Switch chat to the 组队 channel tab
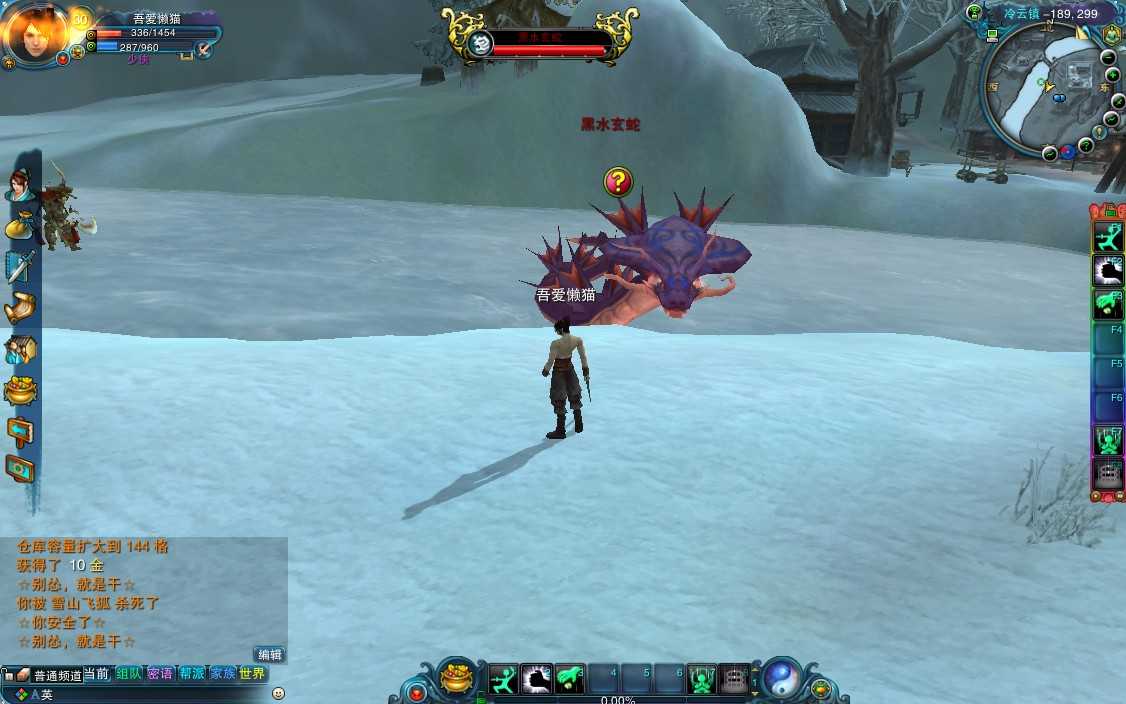Viewport: 1126px width, 704px height. 129,674
